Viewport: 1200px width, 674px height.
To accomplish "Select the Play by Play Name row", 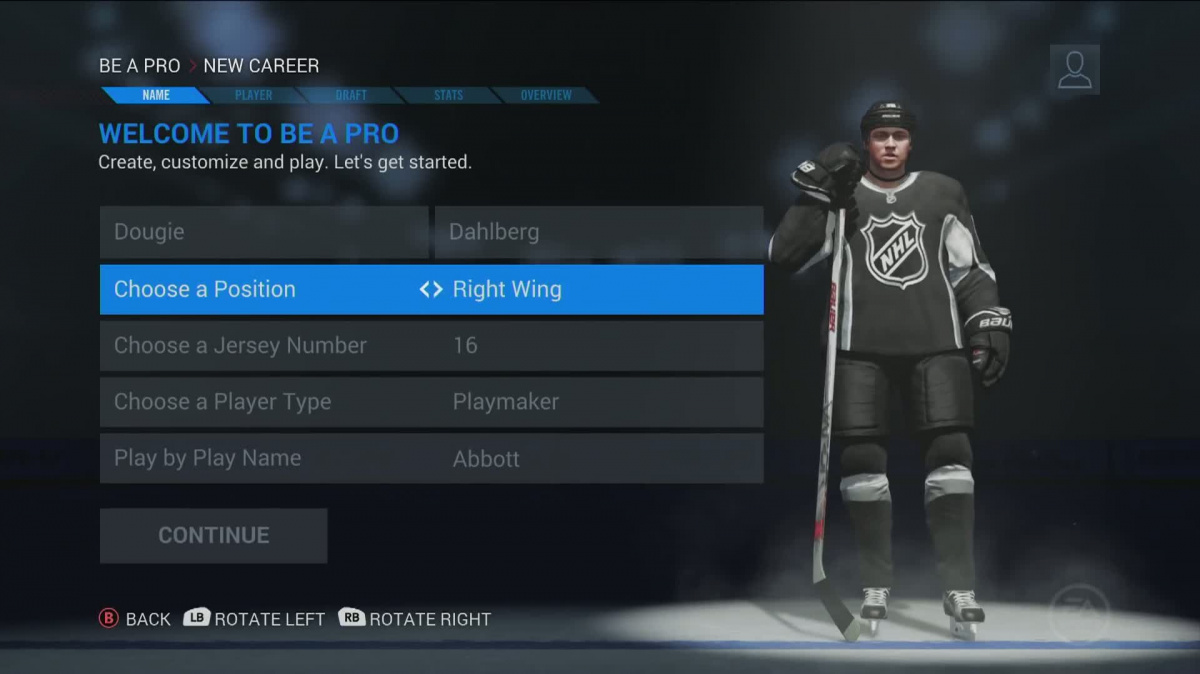I will 431,458.
